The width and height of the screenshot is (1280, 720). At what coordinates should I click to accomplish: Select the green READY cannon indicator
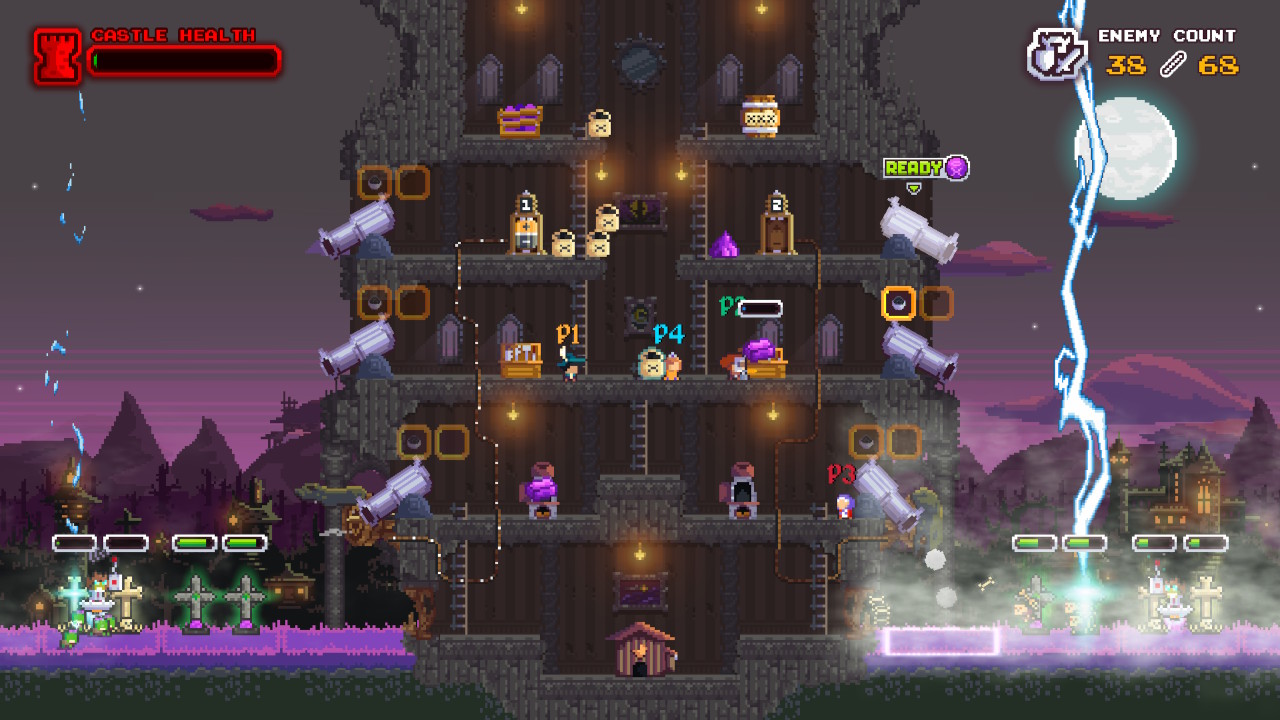tap(914, 168)
